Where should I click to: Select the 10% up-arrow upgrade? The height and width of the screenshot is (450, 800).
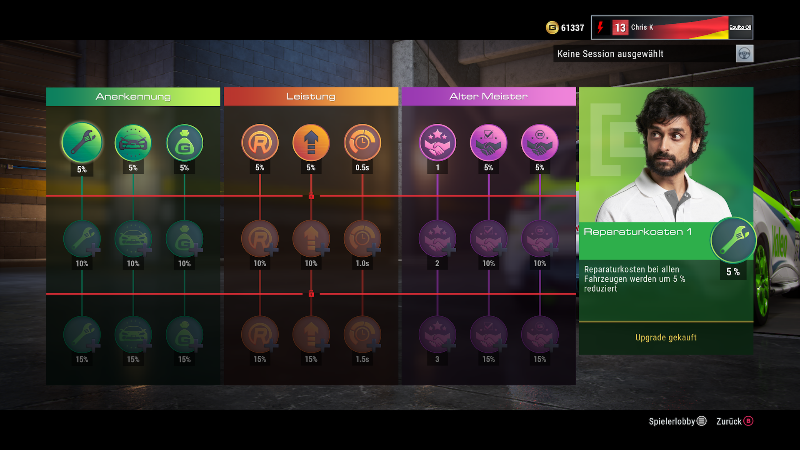pos(311,238)
